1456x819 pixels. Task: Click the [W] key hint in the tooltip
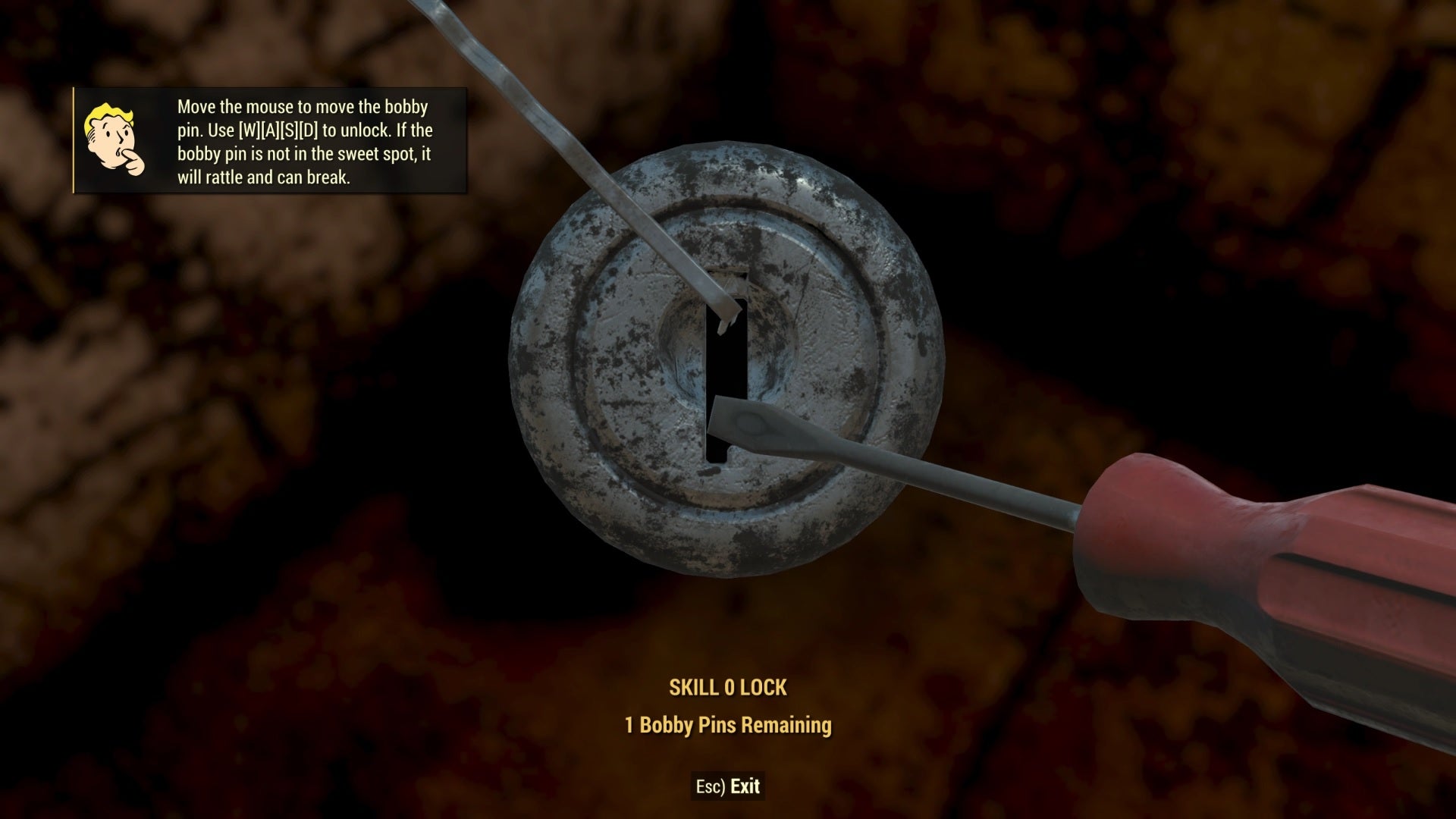[249, 131]
